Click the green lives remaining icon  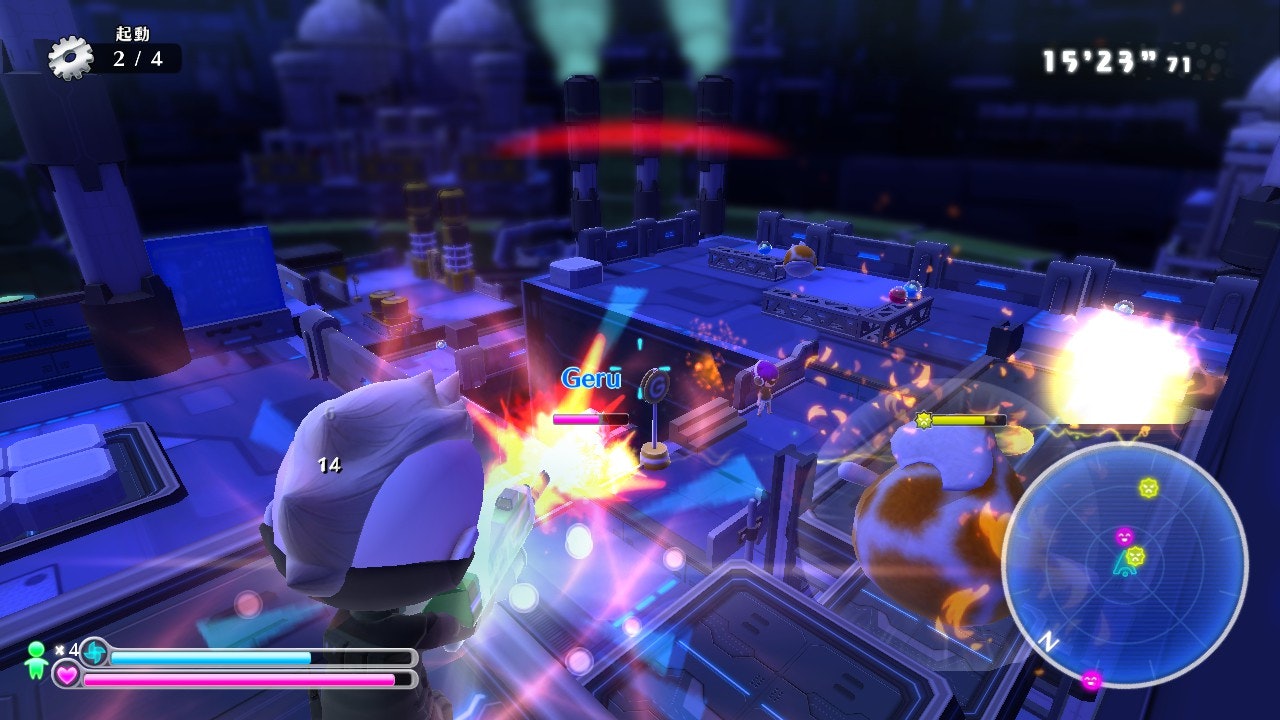click(36, 656)
